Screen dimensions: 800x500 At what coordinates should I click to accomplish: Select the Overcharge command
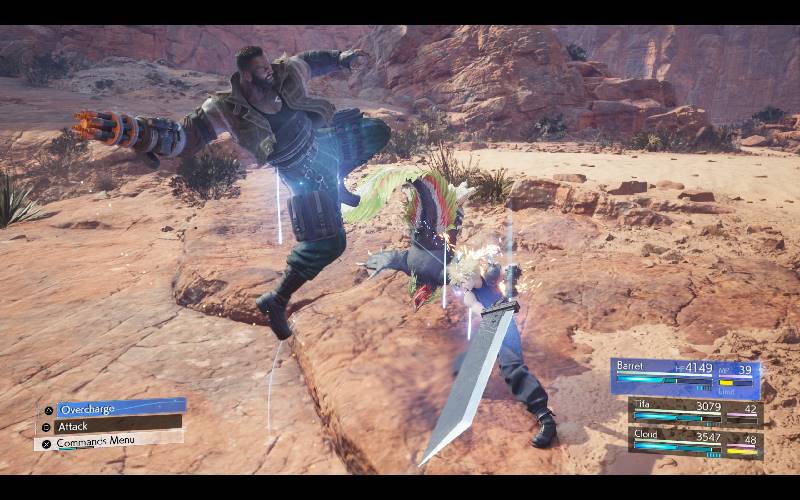pyautogui.click(x=109, y=409)
